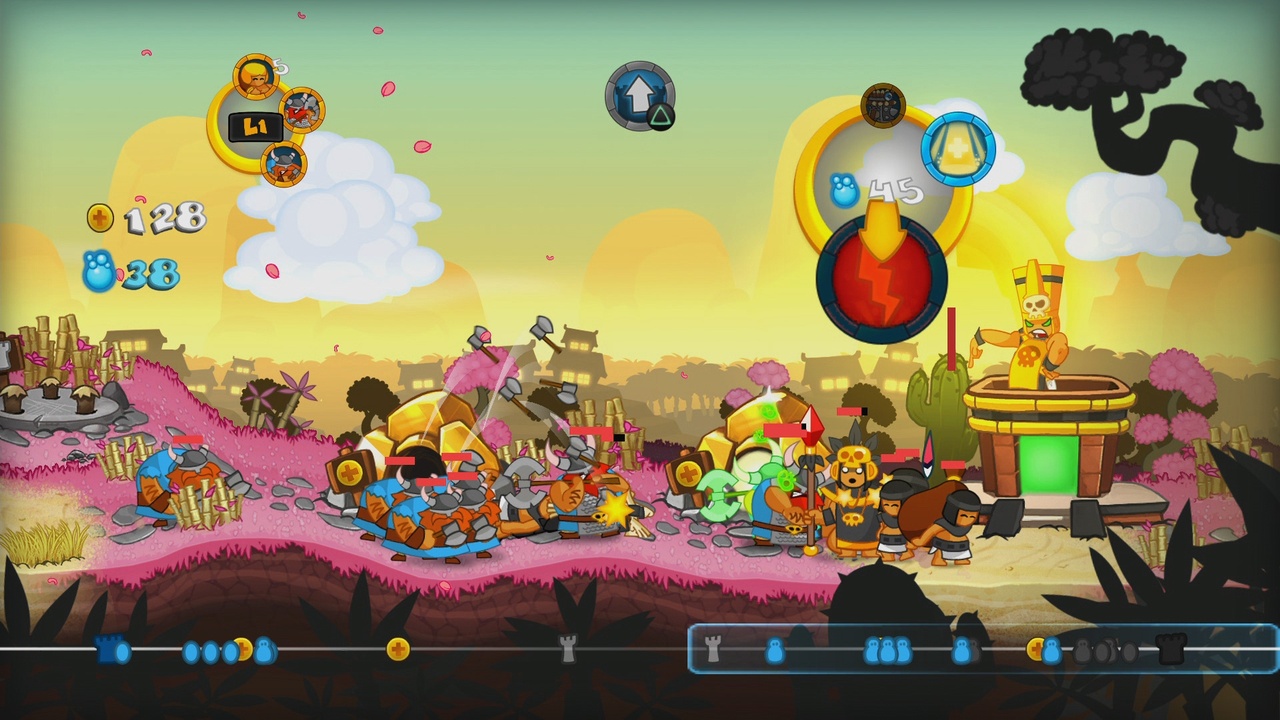The width and height of the screenshot is (1280, 720).
Task: Select the glowing light beam spell icon
Action: pos(958,148)
